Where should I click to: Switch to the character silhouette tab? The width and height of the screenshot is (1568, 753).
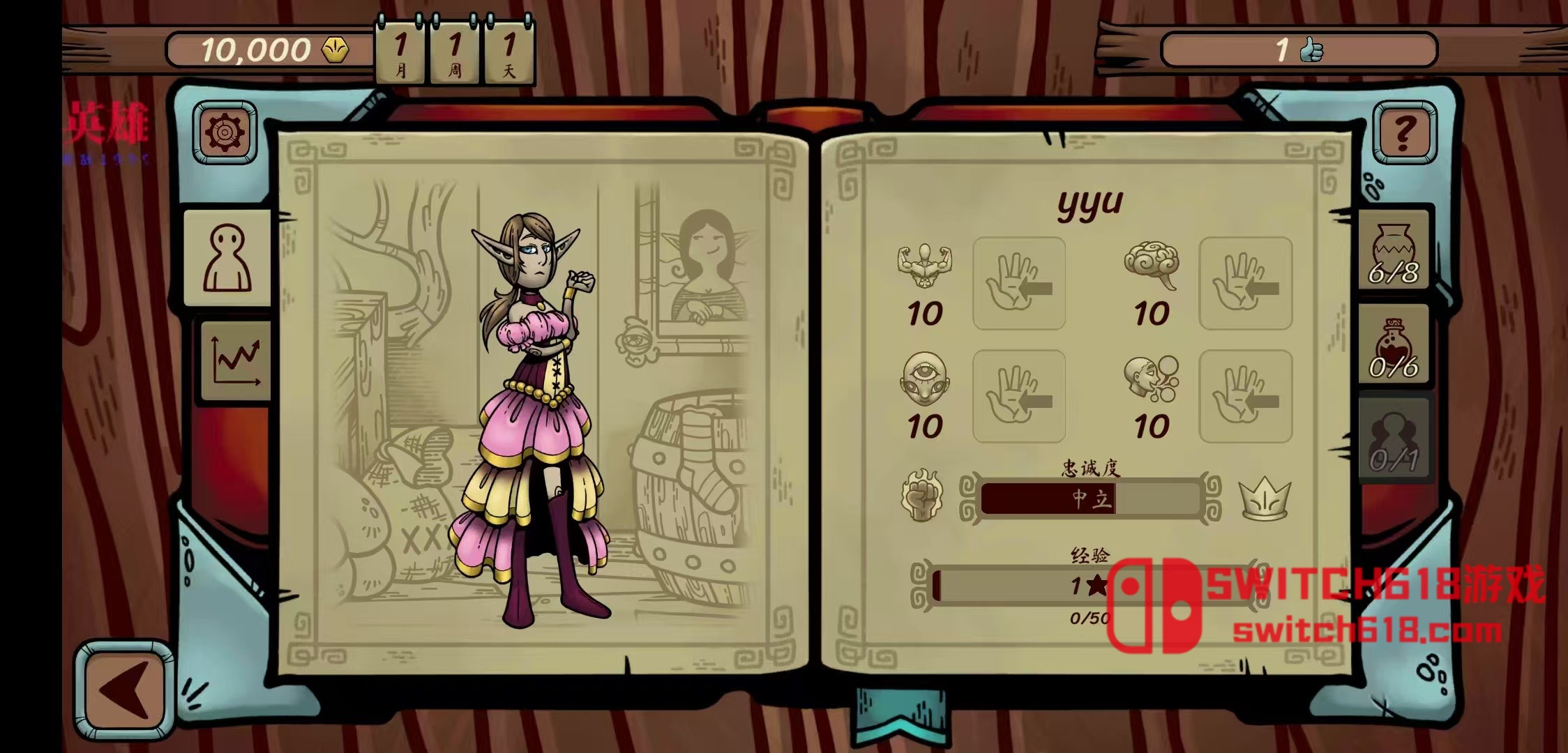(227, 258)
